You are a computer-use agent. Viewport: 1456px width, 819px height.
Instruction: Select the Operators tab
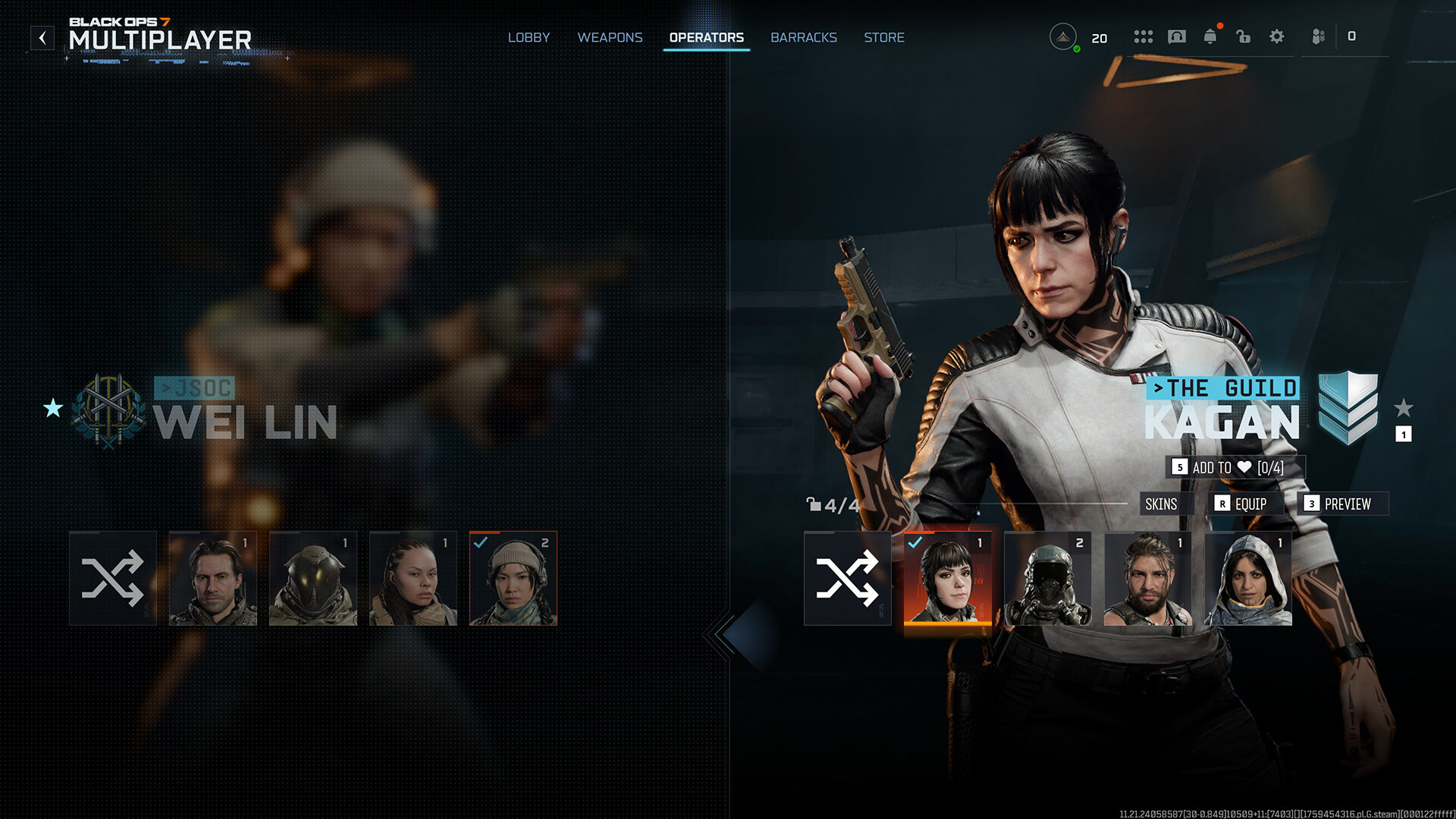[706, 37]
